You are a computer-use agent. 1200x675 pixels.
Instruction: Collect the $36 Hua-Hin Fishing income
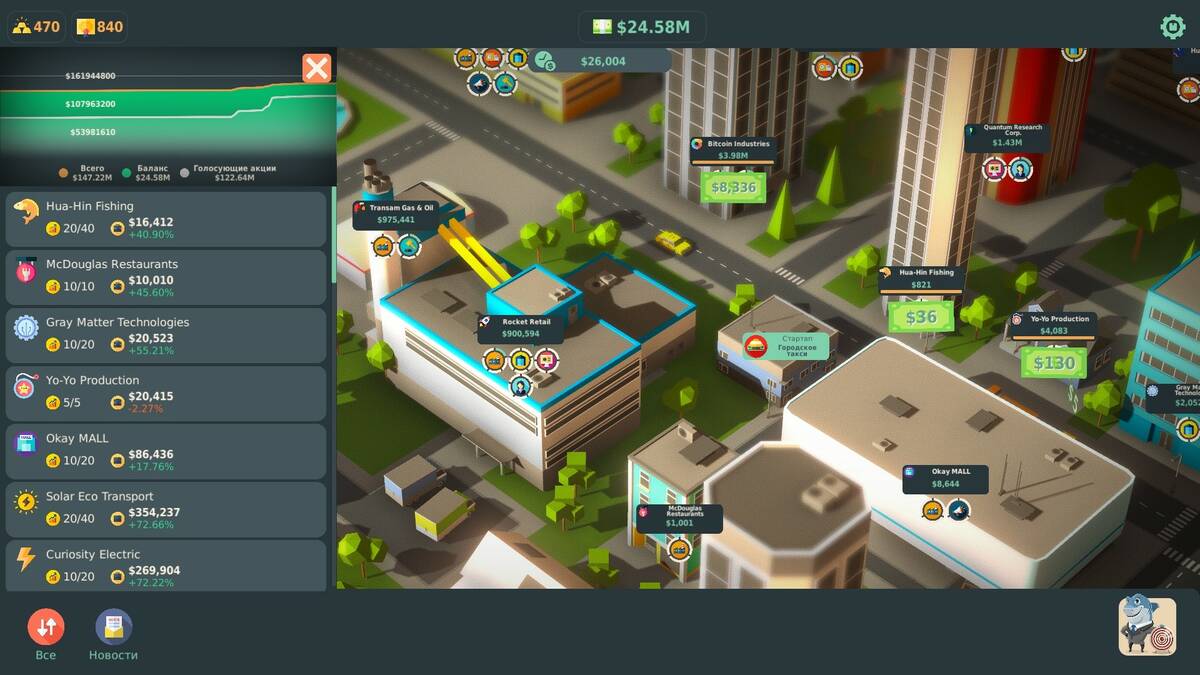pyautogui.click(x=921, y=317)
